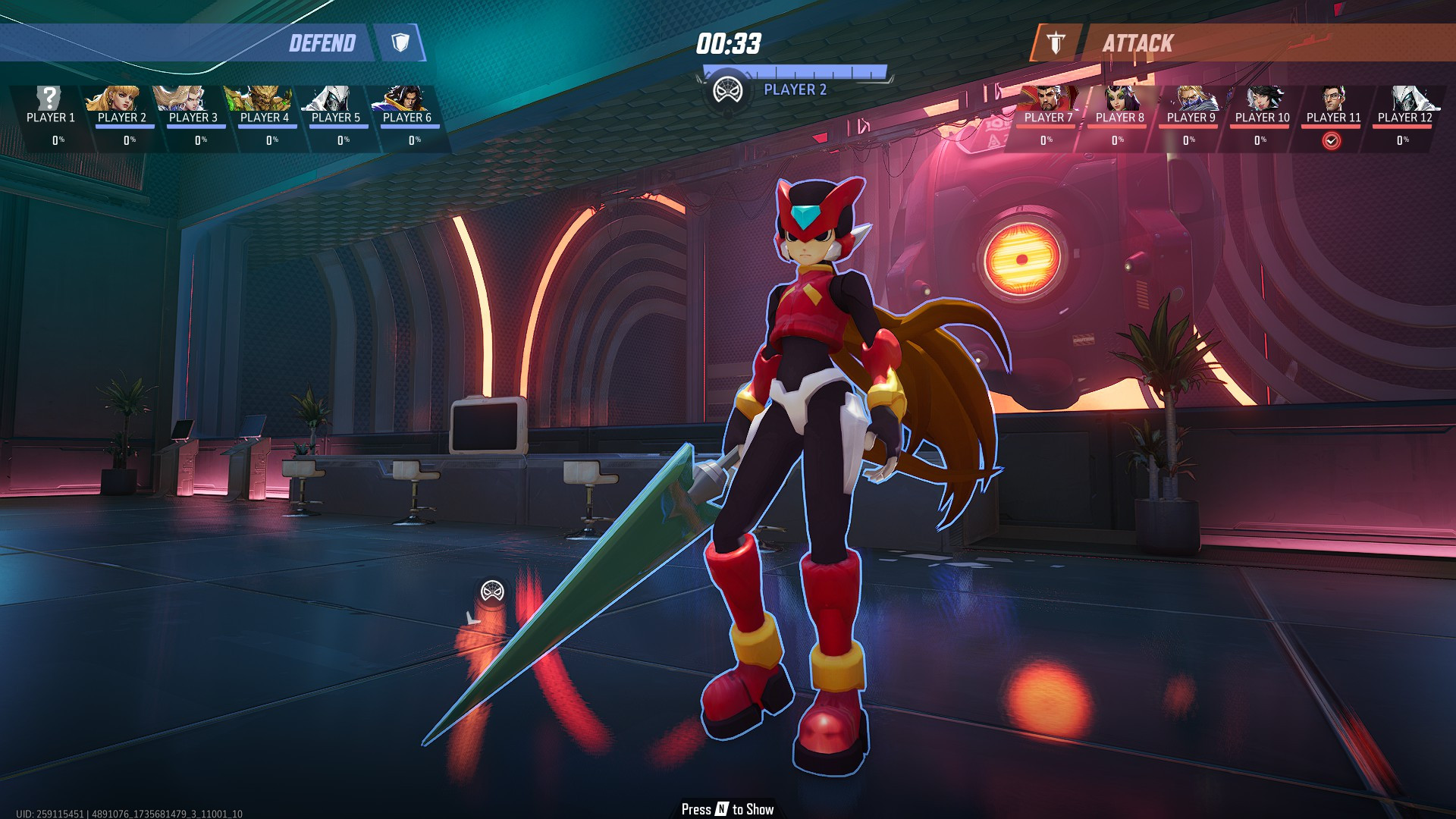Screen dimensions: 1456x819
Task: Click the Press N to Show prompt
Action: 726,810
